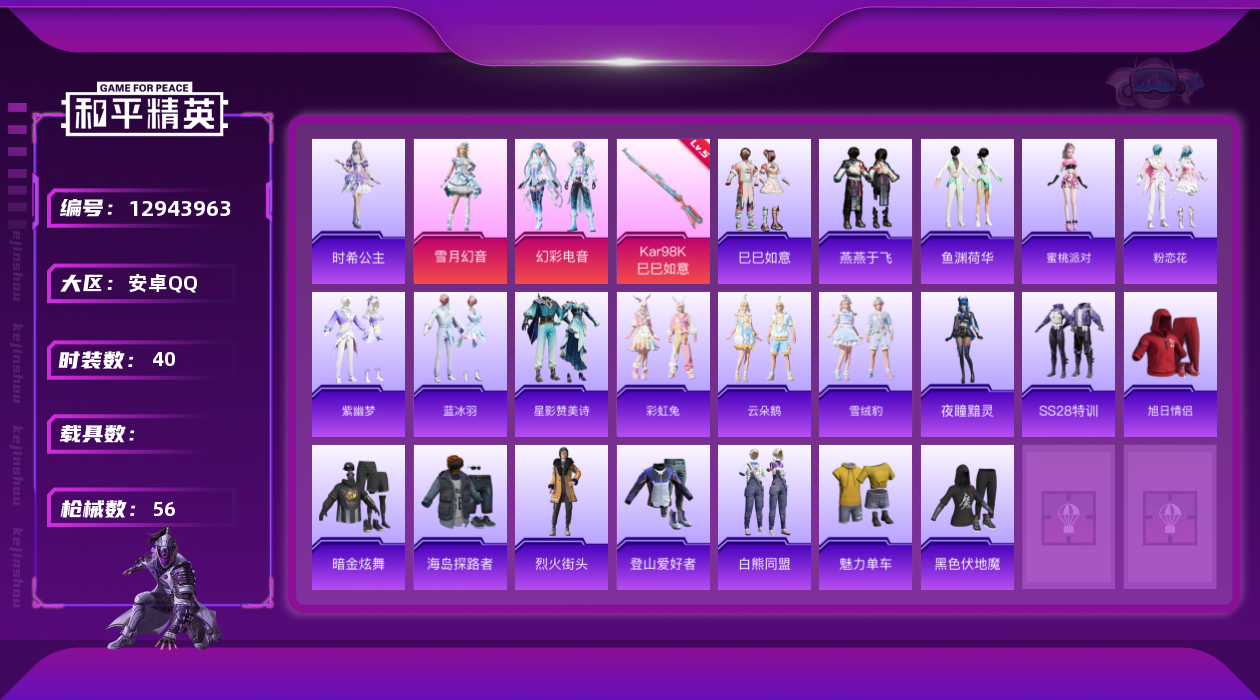Click the 燕燕于飞 outfit card
This screenshot has width=1260, height=700.
(865, 211)
